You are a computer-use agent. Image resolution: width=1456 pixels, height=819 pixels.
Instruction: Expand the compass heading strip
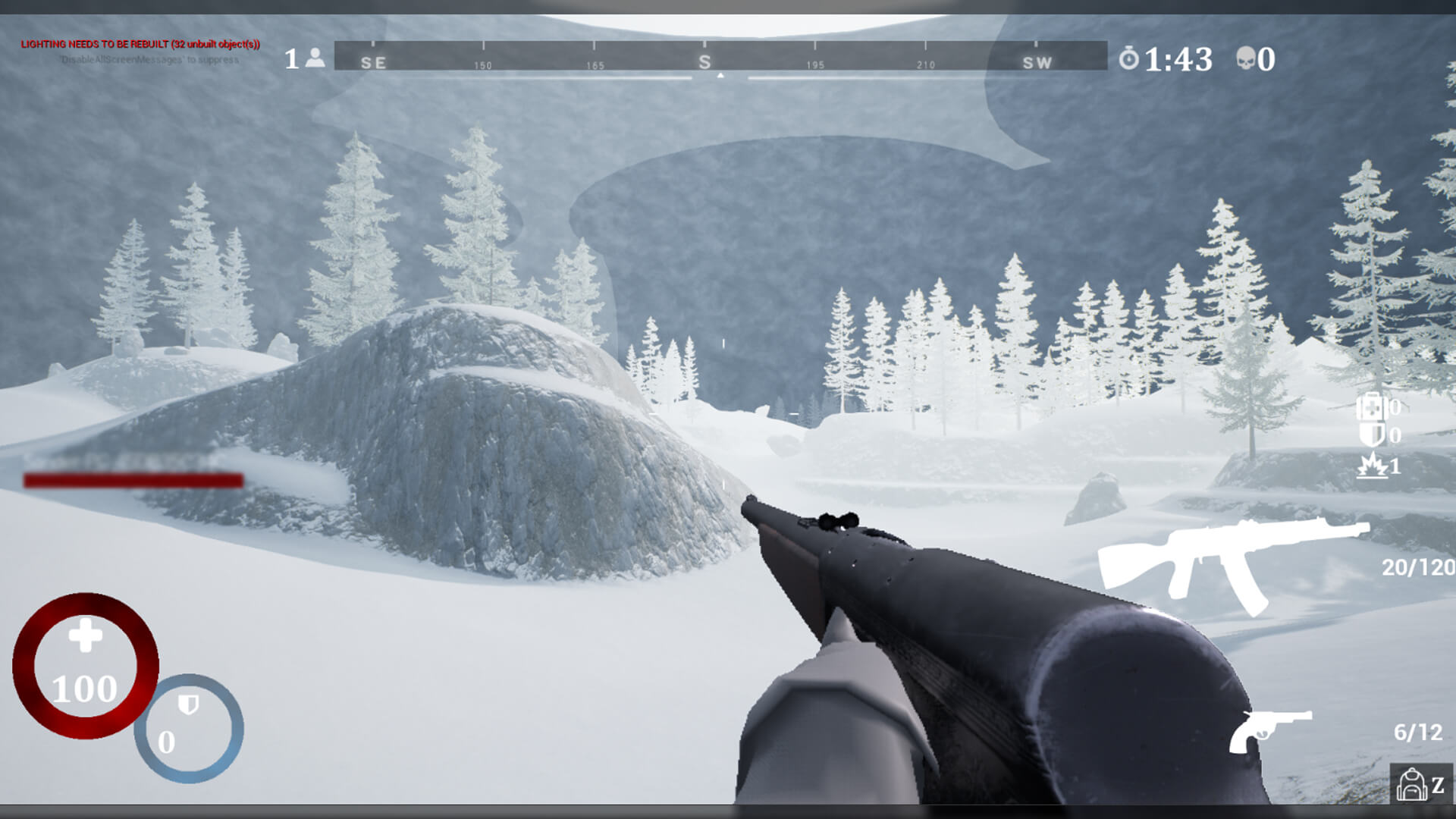pyautogui.click(x=720, y=61)
